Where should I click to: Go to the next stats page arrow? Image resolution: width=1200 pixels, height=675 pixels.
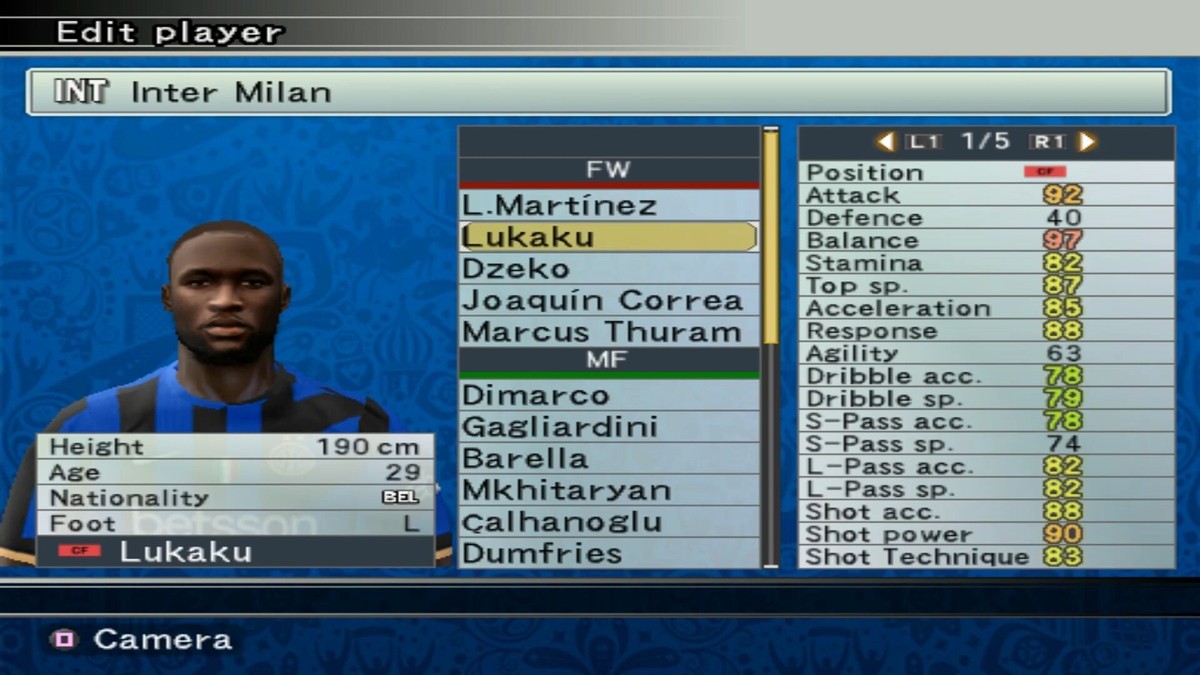[1088, 142]
